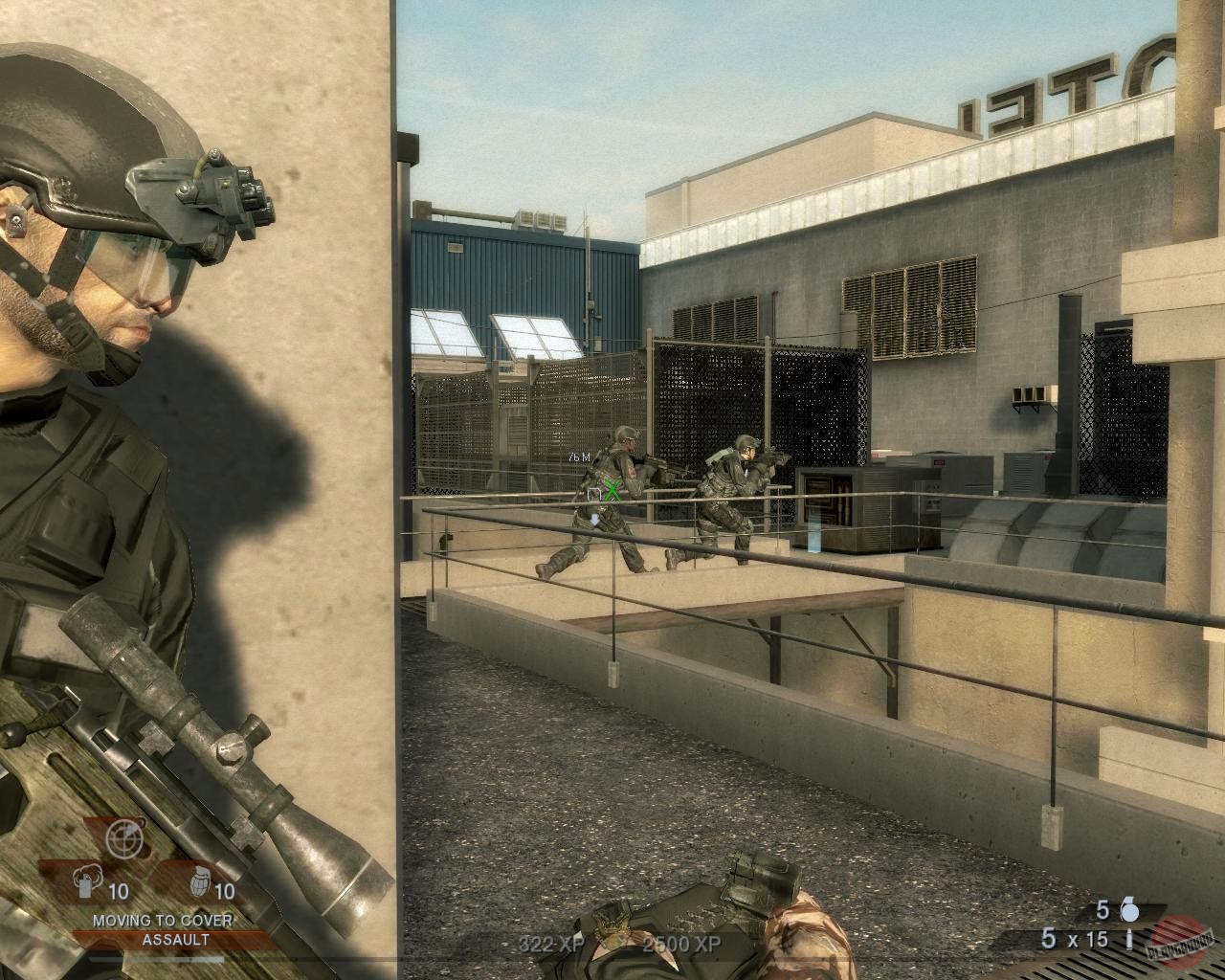This screenshot has height=980, width=1225.
Task: Expand the MOVING TO COVER status panel
Action: click(163, 922)
